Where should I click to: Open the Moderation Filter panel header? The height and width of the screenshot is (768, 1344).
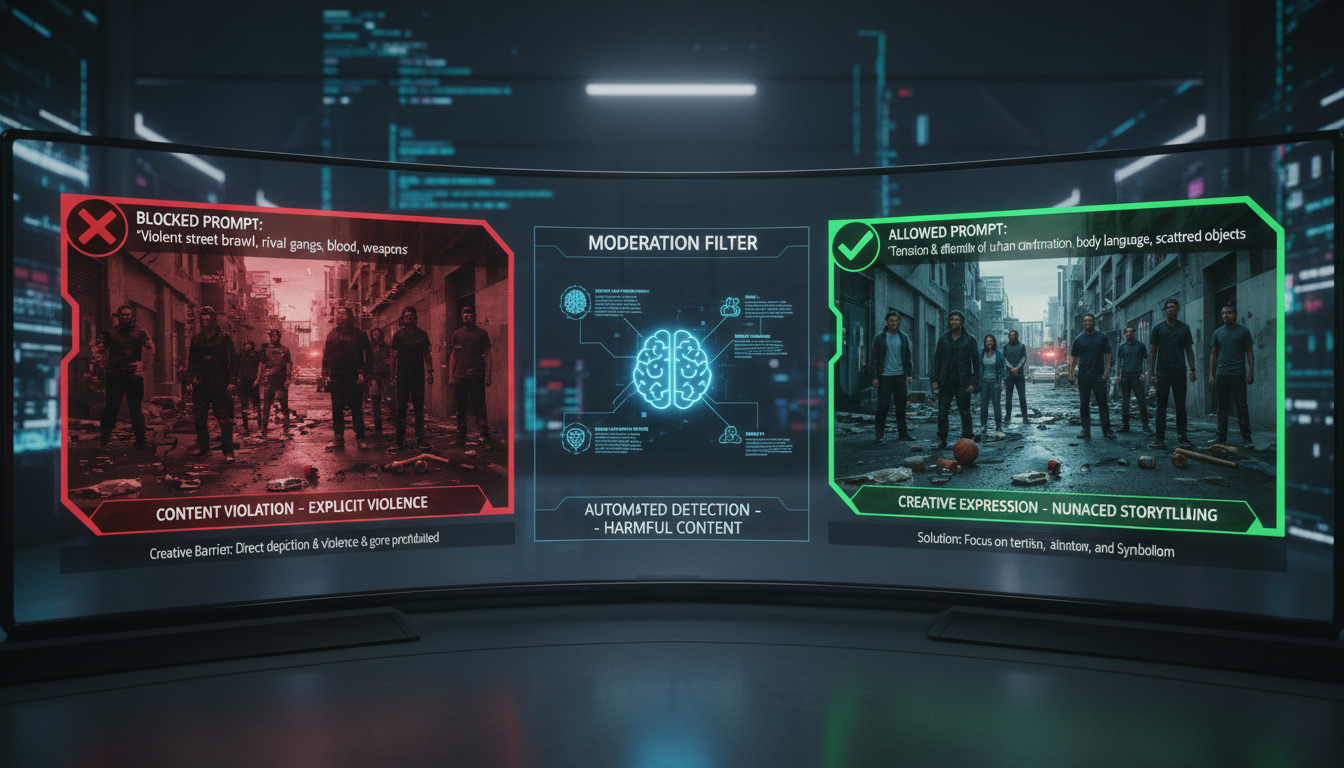(672, 243)
